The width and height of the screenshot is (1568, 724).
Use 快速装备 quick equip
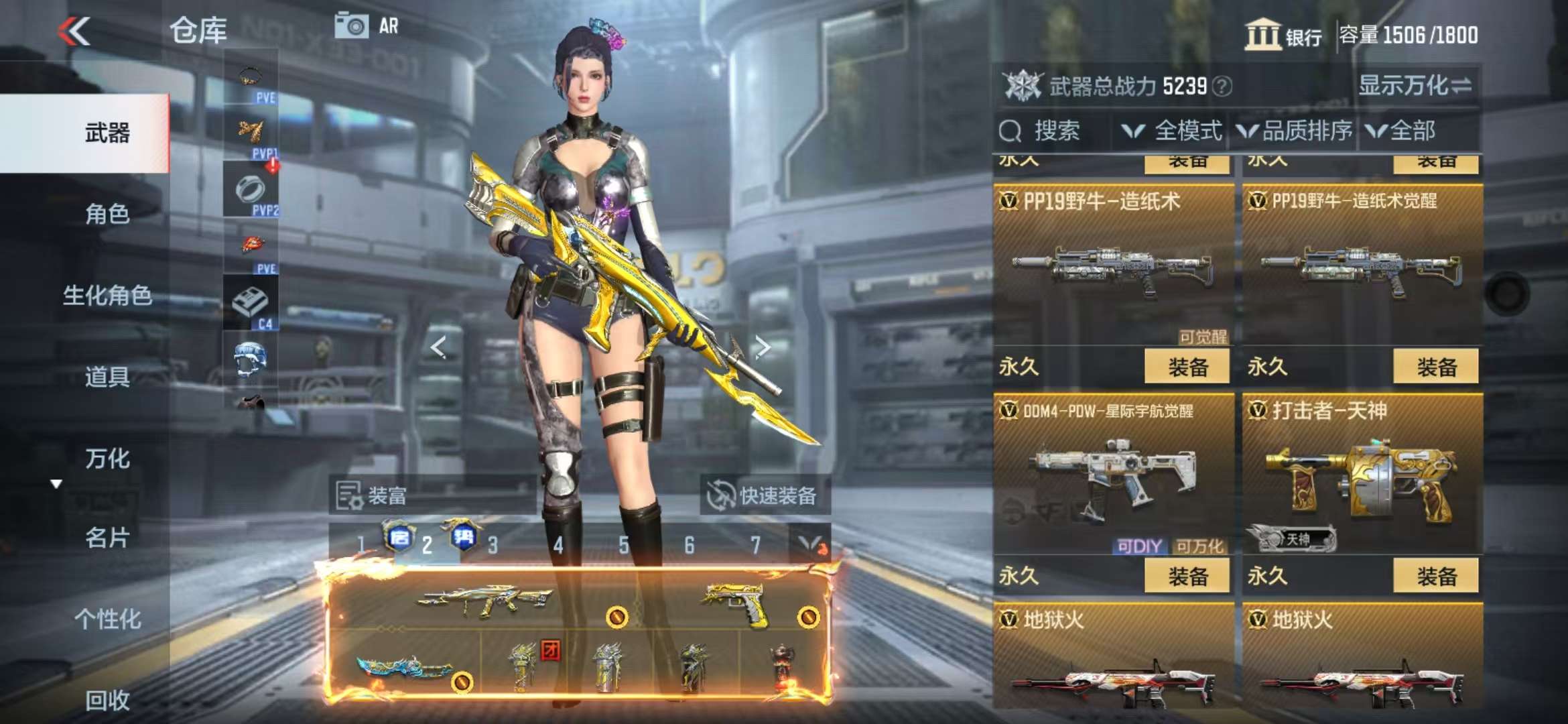point(764,496)
